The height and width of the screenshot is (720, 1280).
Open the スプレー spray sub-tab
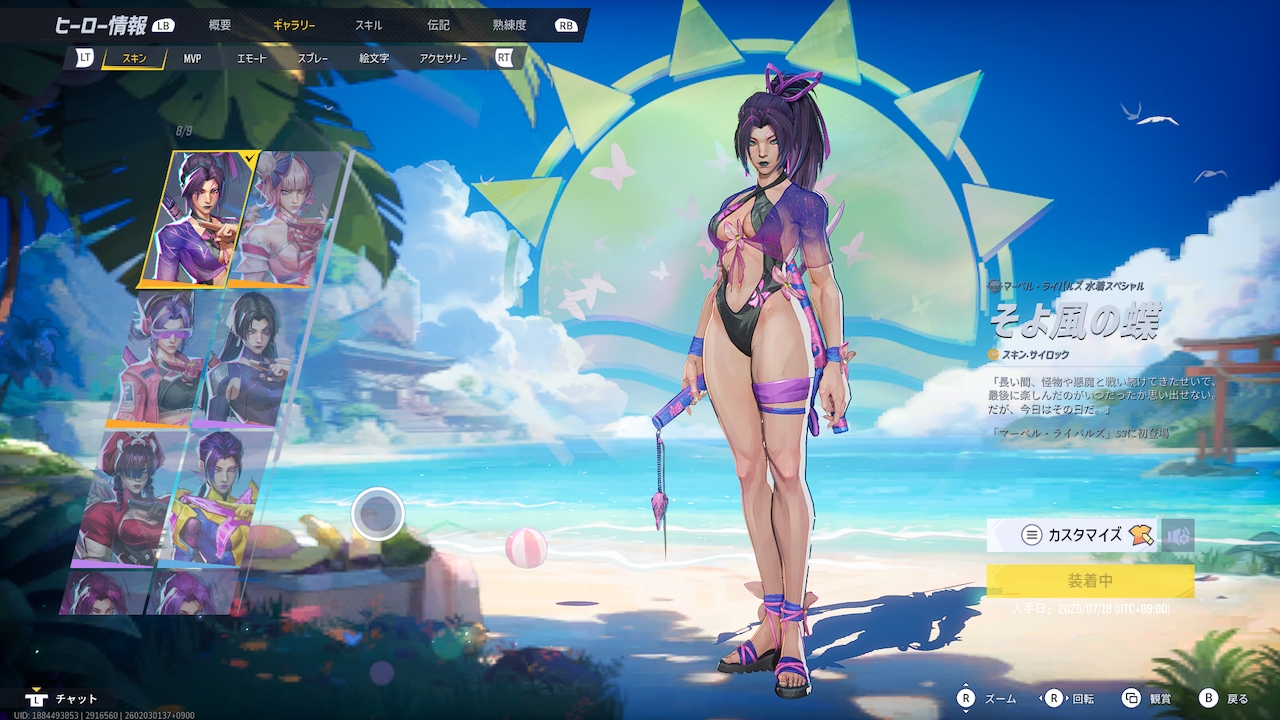[312, 59]
